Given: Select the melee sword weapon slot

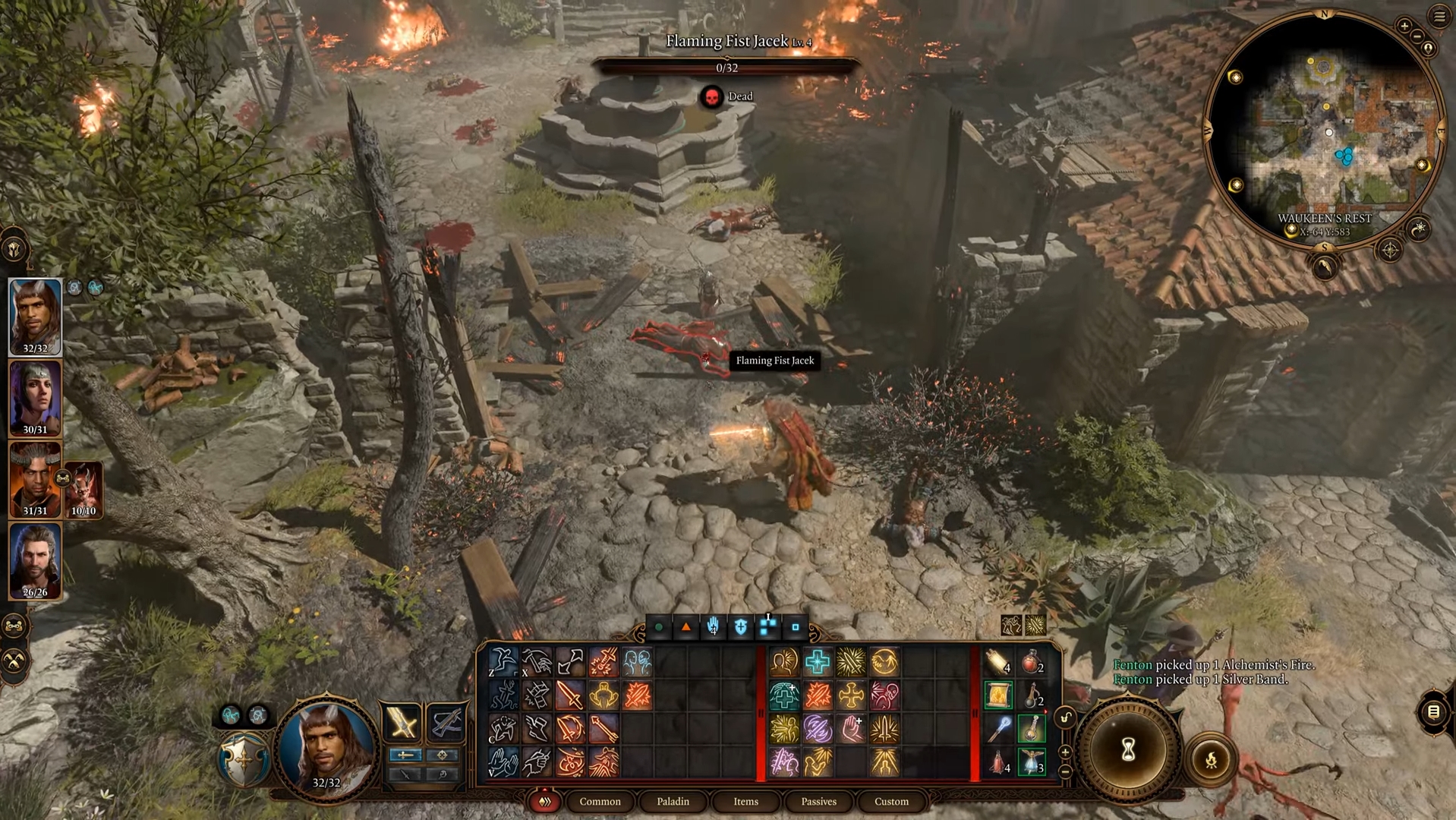Looking at the screenshot, I should click(x=402, y=721).
